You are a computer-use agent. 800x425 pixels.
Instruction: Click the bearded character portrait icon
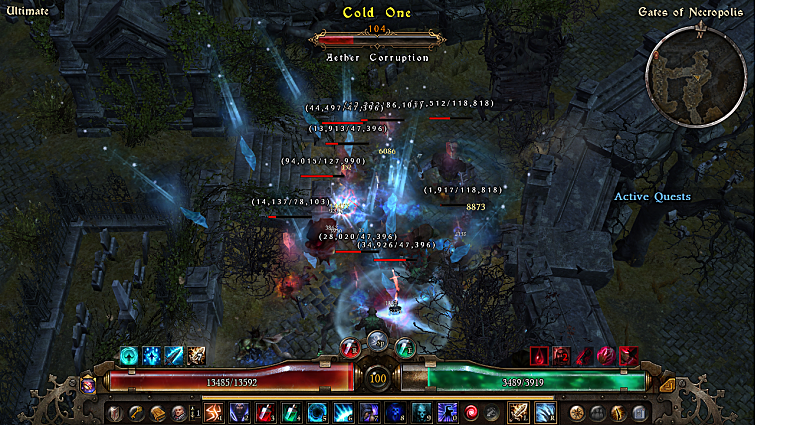178,411
